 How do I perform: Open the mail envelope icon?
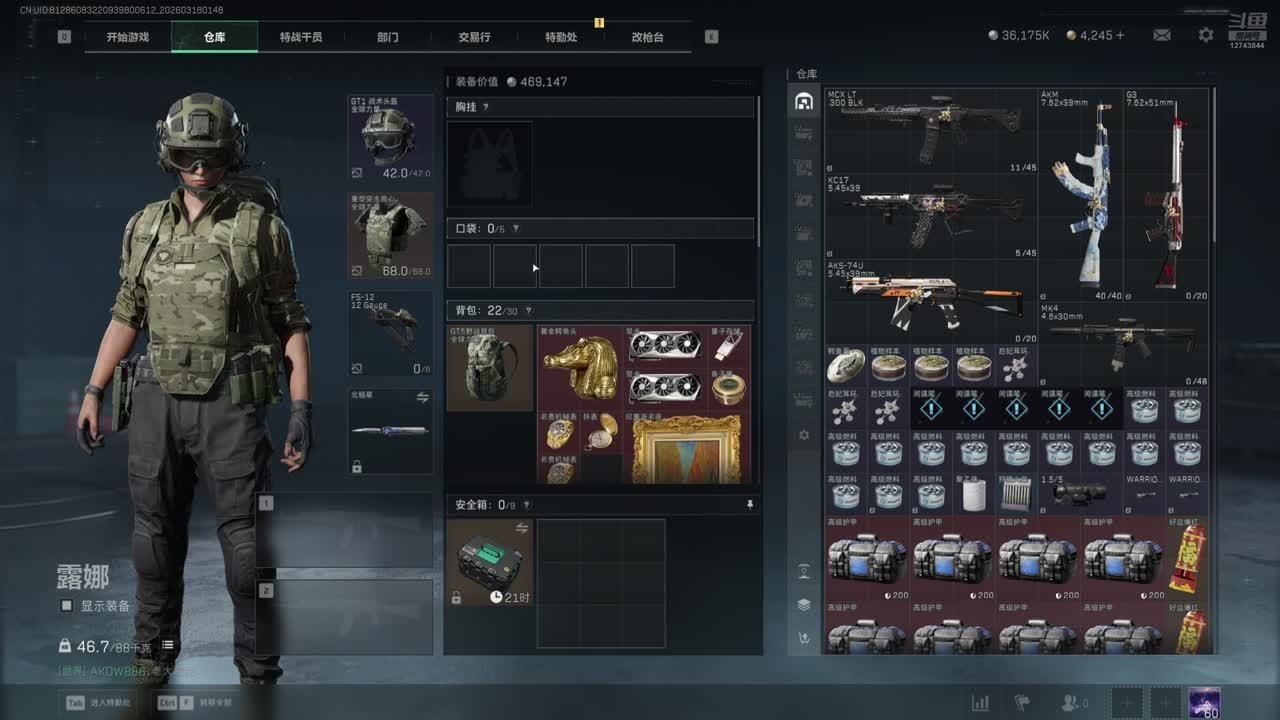(x=1162, y=35)
